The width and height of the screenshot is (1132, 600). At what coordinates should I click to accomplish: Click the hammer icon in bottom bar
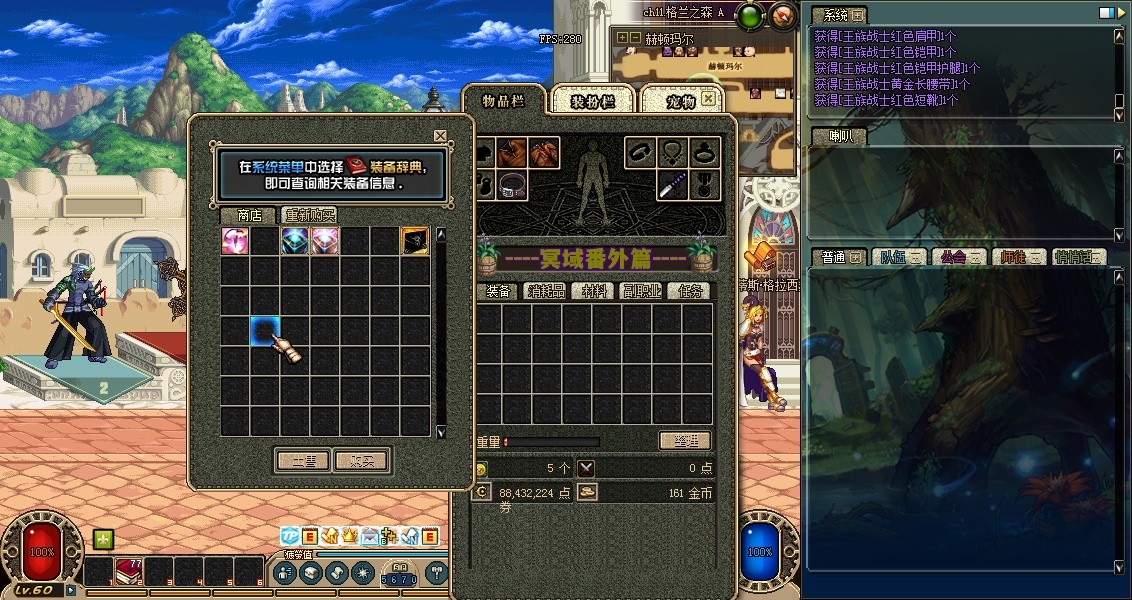tap(436, 572)
